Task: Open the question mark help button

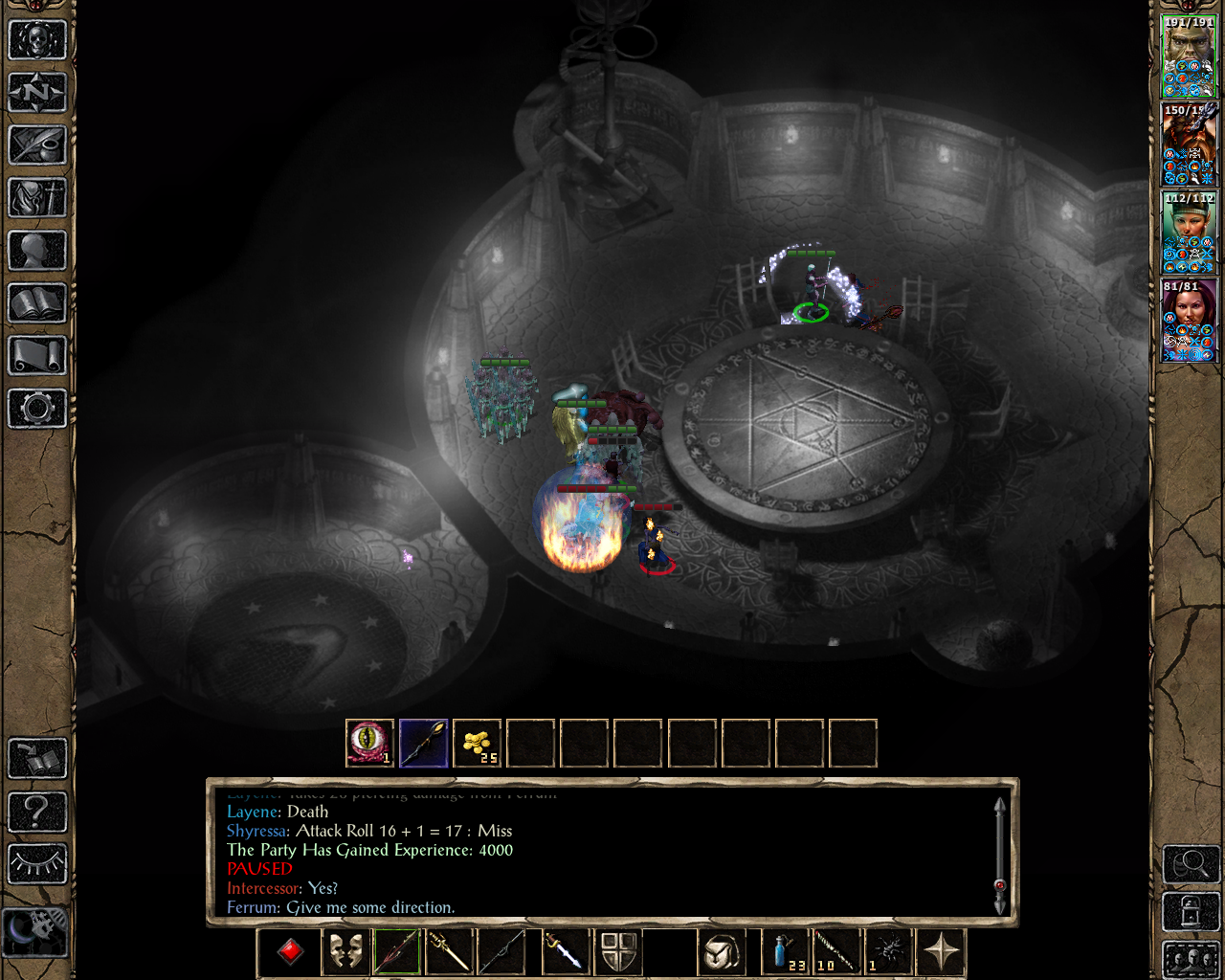Action: coord(37,812)
